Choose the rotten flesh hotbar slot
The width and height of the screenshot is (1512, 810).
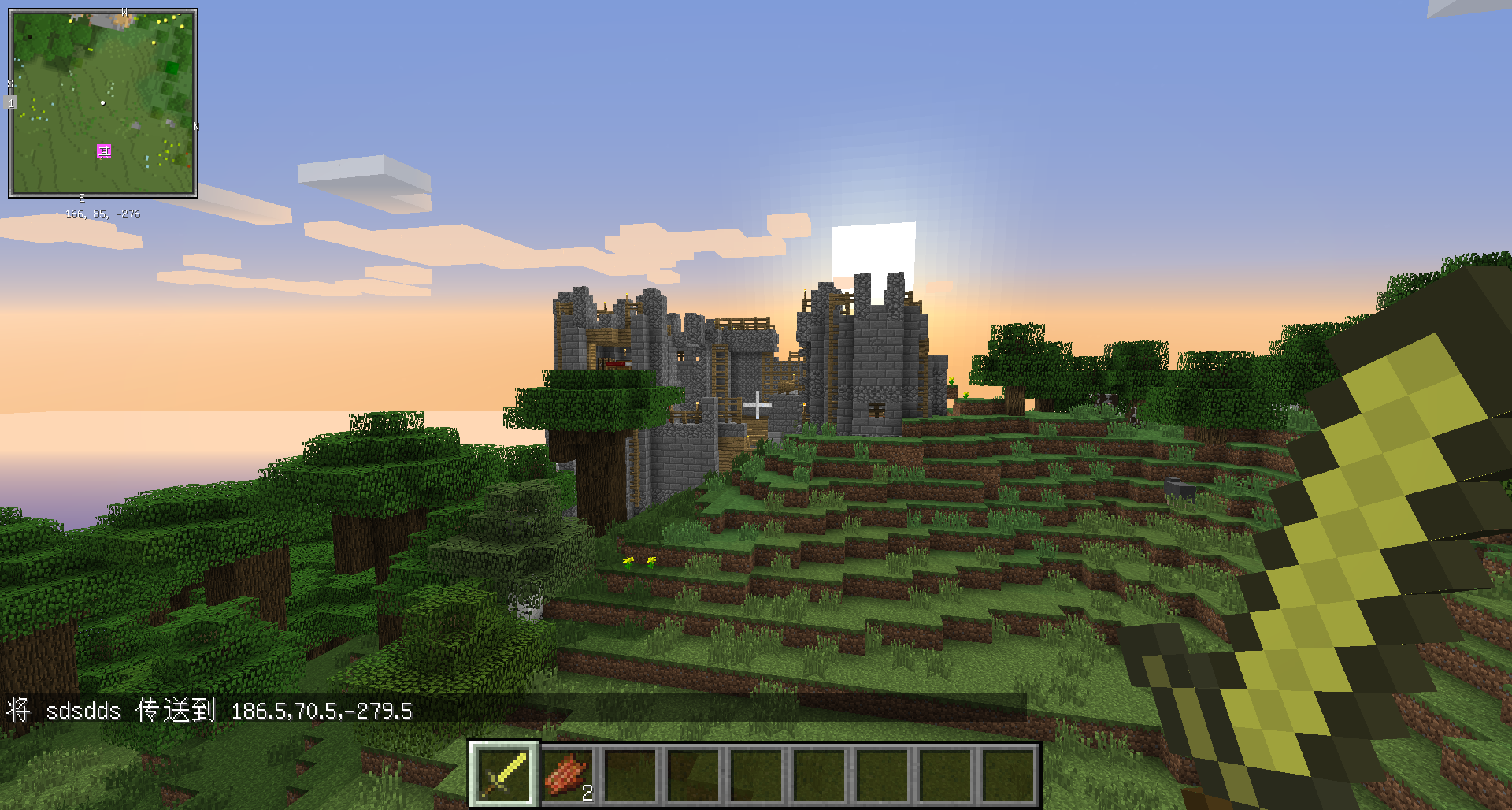[568, 774]
